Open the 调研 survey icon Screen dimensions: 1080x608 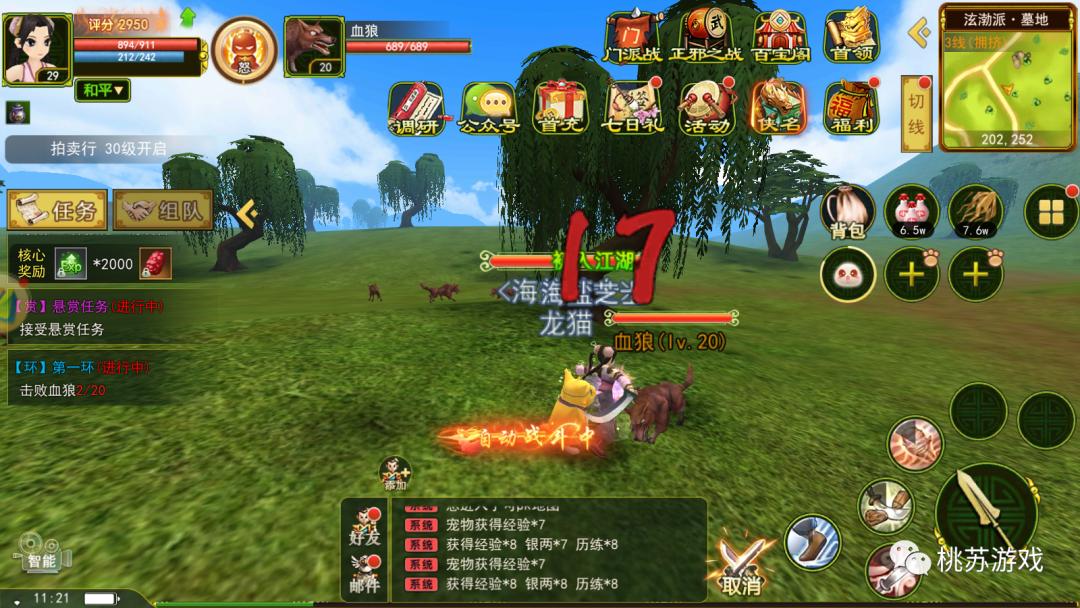416,108
